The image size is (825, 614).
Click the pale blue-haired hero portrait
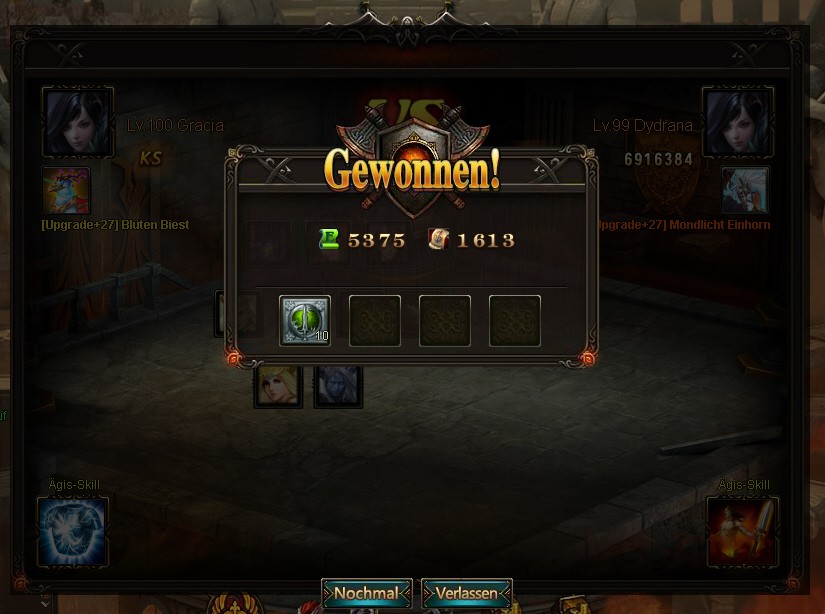pyautogui.click(x=338, y=386)
